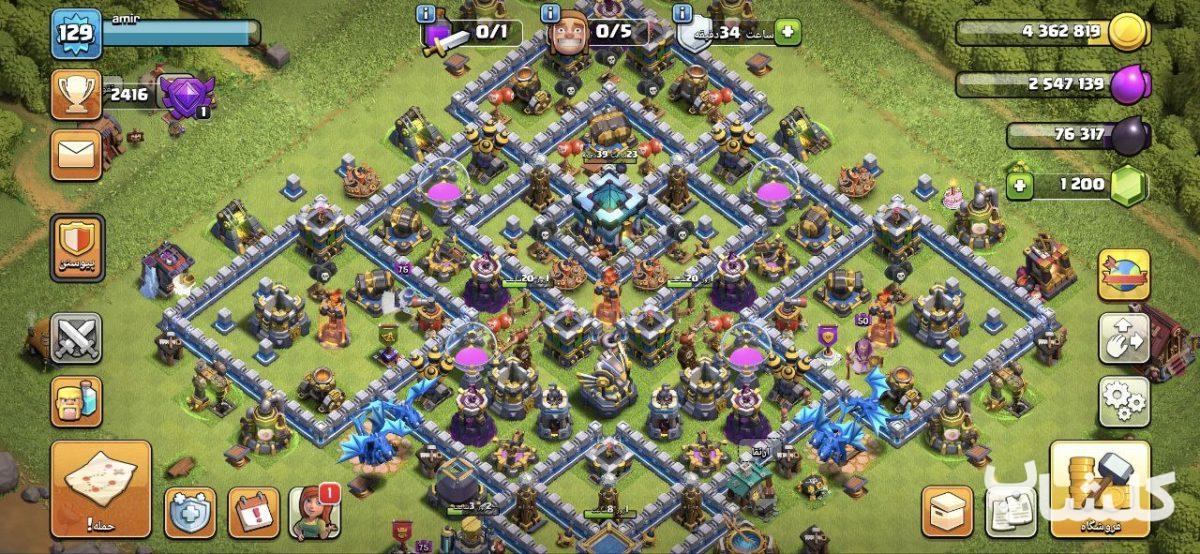1200x554 pixels.
Task: Open the crossed swords war button
Action: [x=76, y=338]
